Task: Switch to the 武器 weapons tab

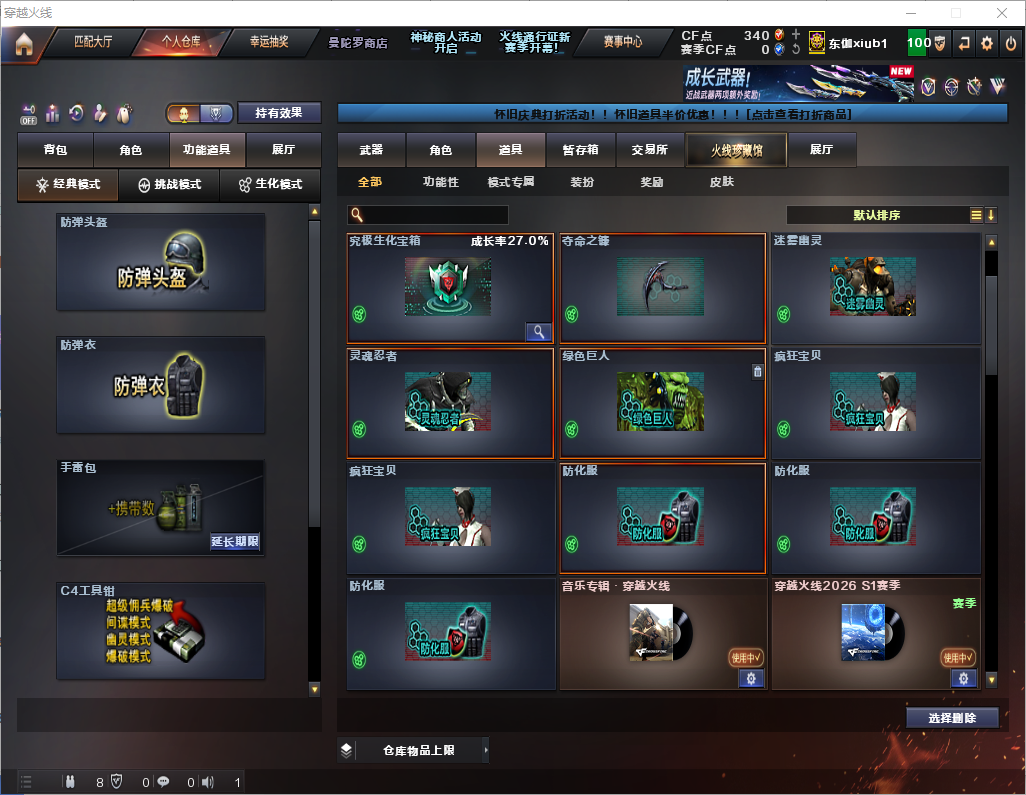Action: (x=371, y=150)
